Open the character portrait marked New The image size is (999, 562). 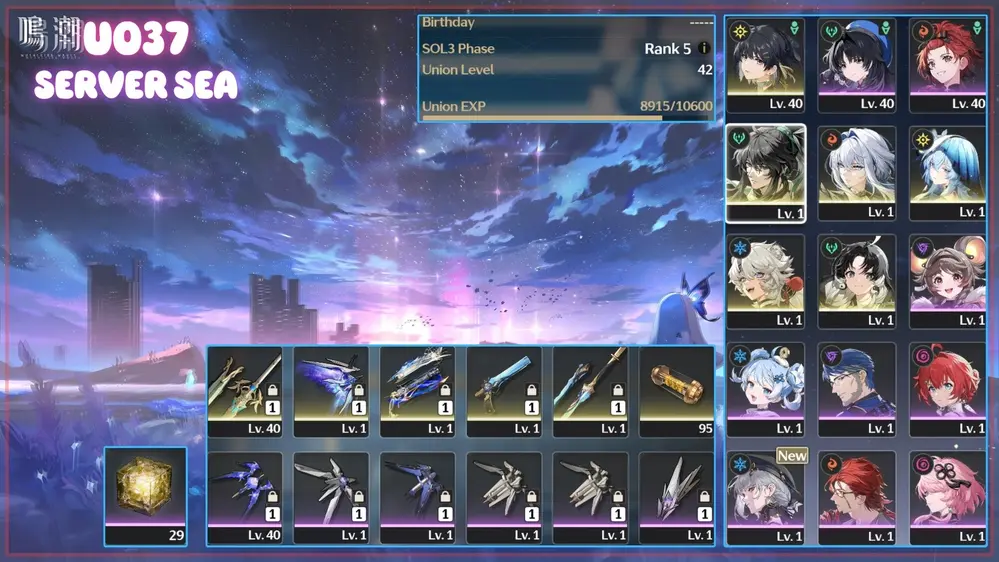tap(765, 495)
